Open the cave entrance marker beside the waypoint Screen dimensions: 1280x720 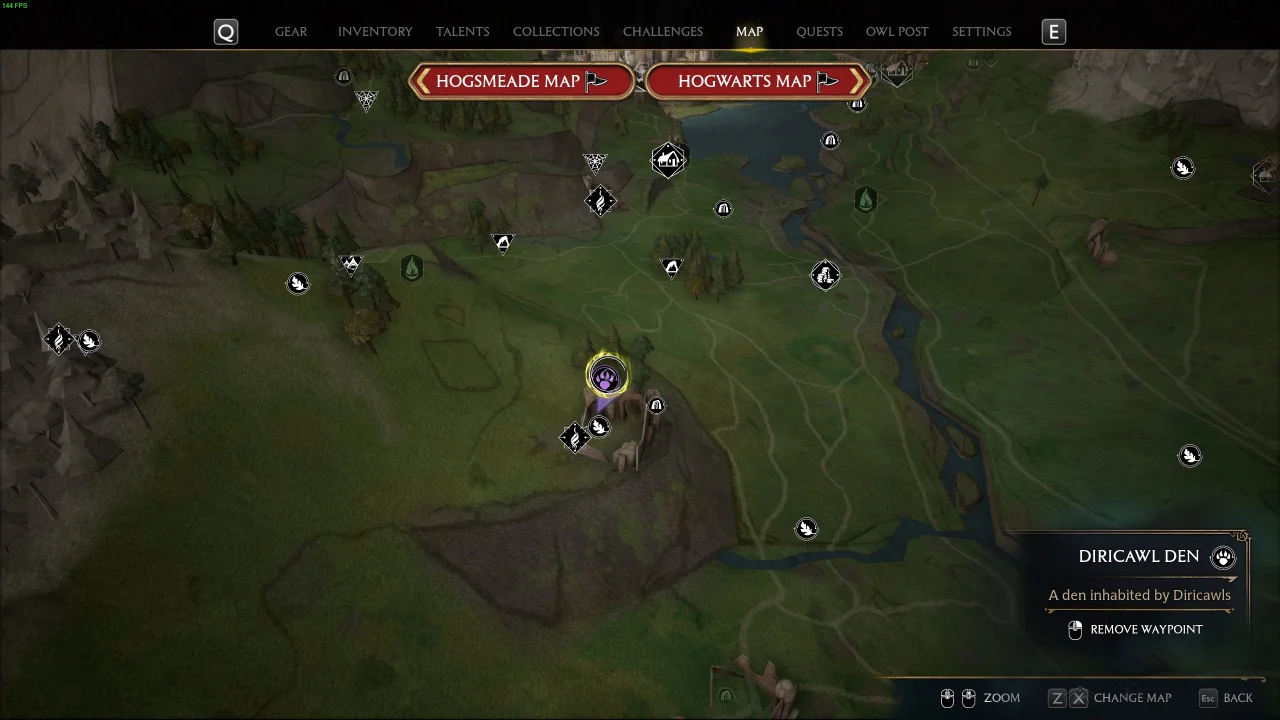[x=656, y=404]
